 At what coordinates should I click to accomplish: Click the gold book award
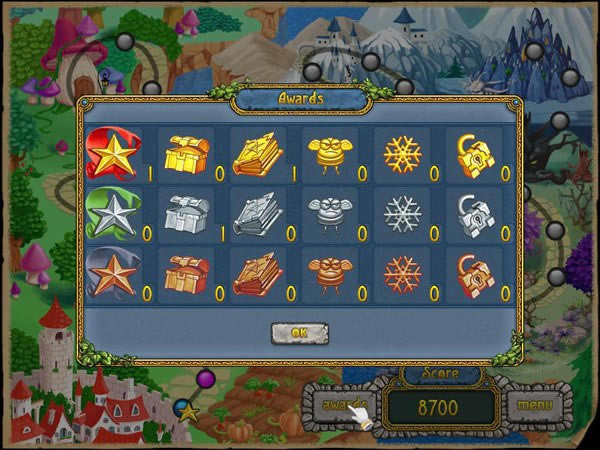coord(256,153)
